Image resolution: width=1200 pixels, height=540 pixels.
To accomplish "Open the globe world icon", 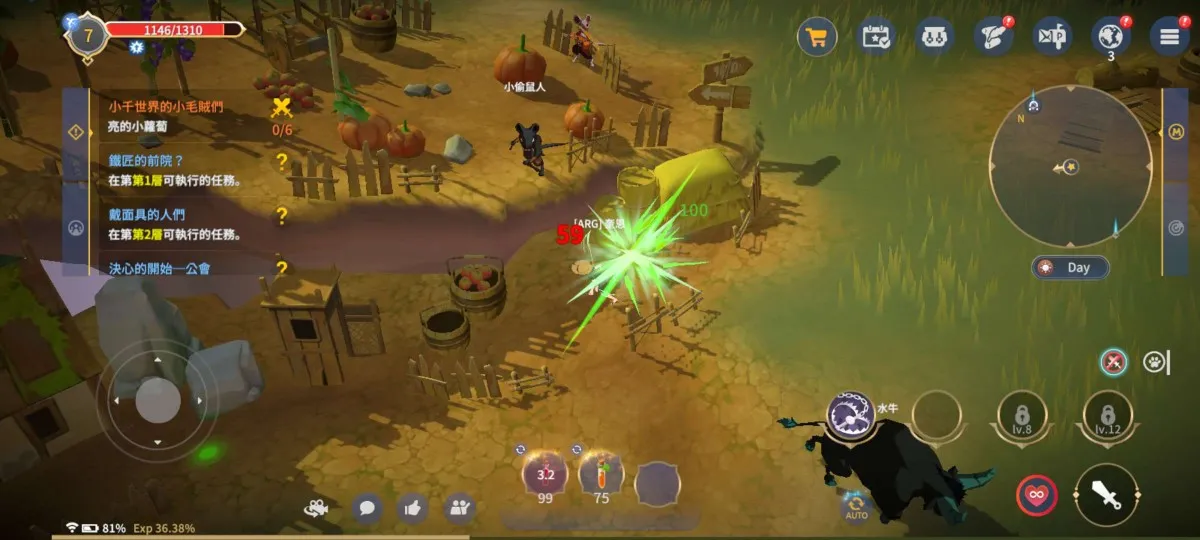I will [1110, 37].
